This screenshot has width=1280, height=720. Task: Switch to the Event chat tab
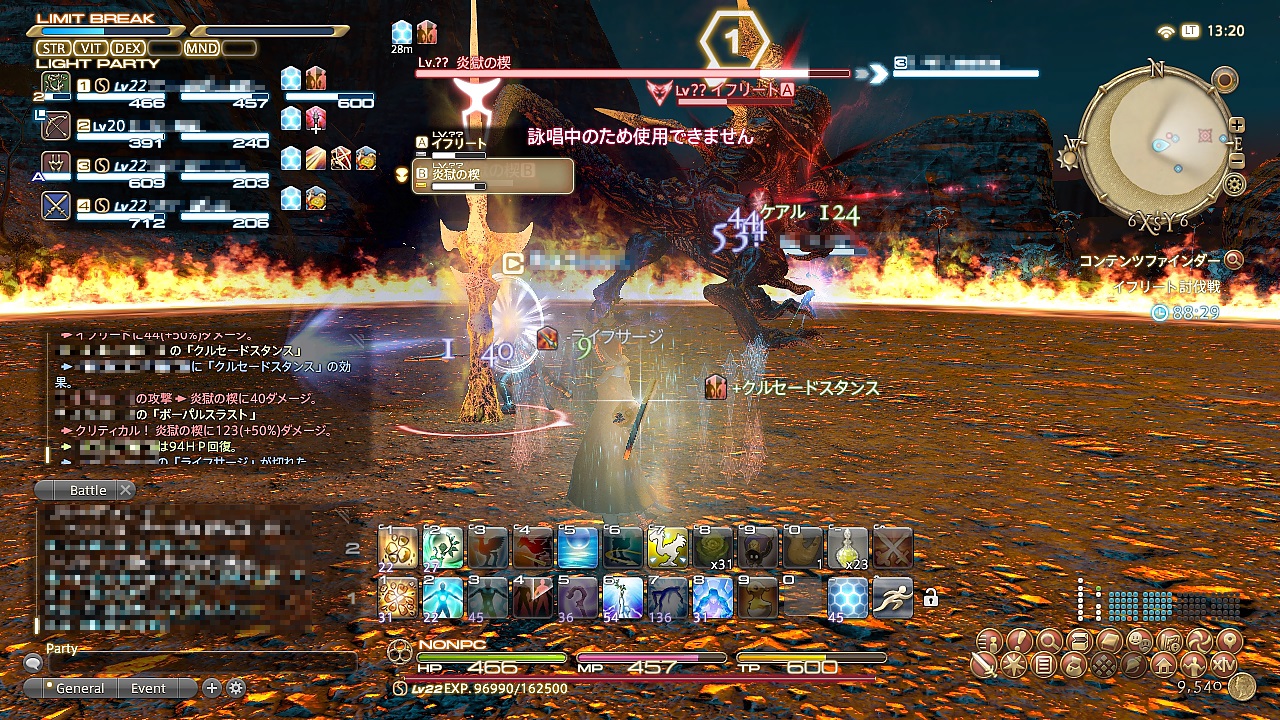(x=148, y=688)
